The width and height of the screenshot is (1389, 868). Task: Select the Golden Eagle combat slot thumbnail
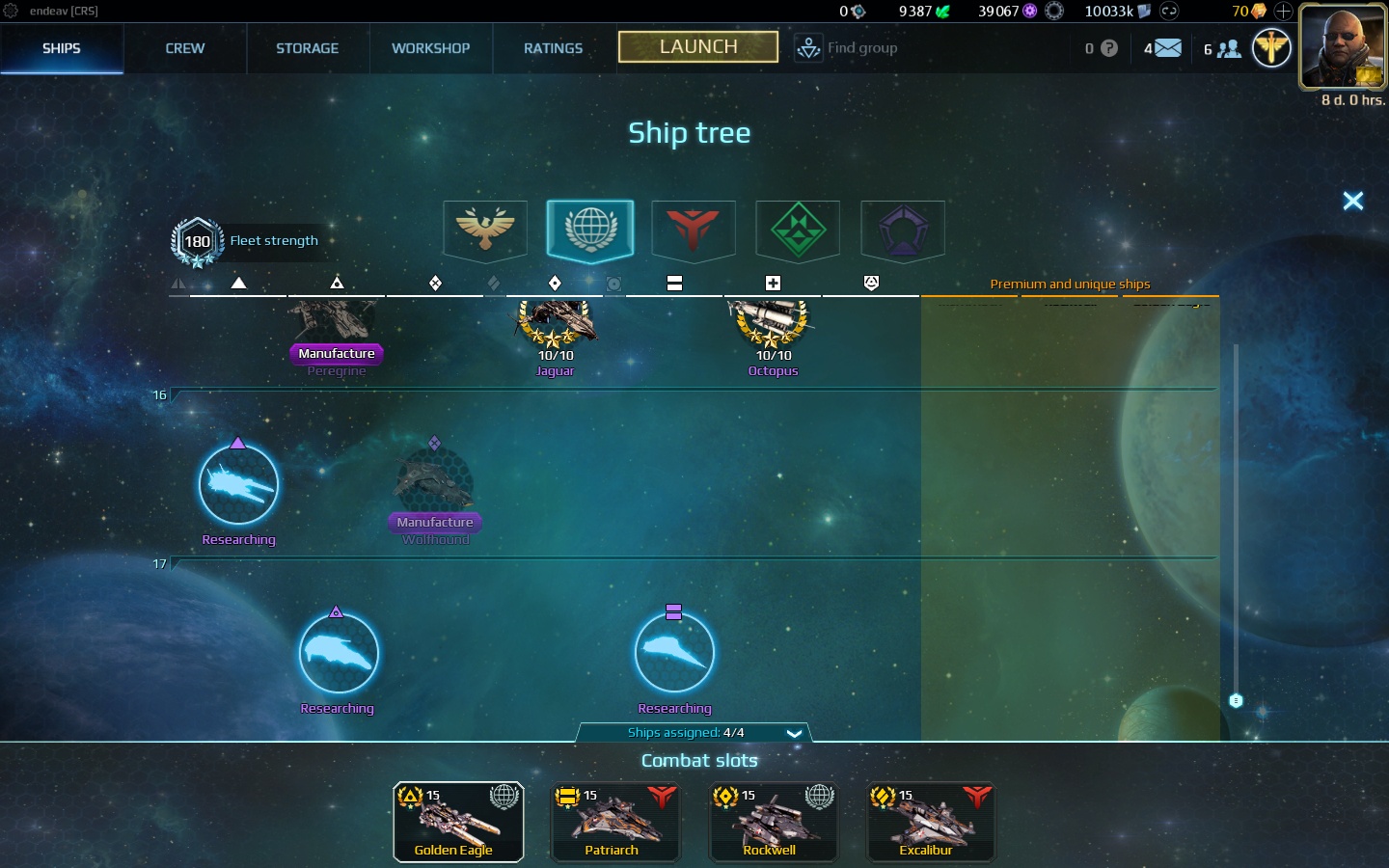(458, 822)
